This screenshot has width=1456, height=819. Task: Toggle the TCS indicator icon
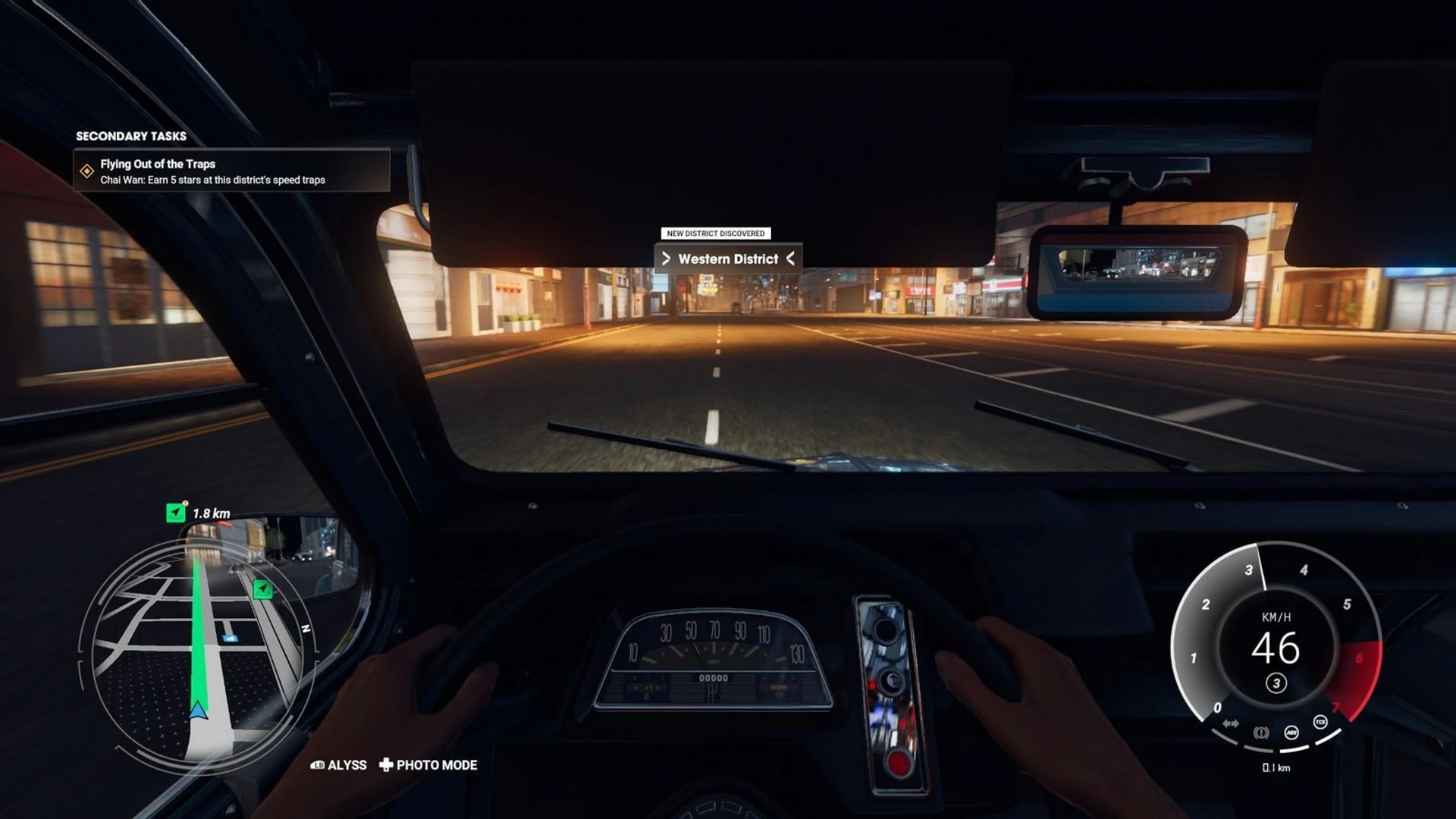pos(1320,722)
